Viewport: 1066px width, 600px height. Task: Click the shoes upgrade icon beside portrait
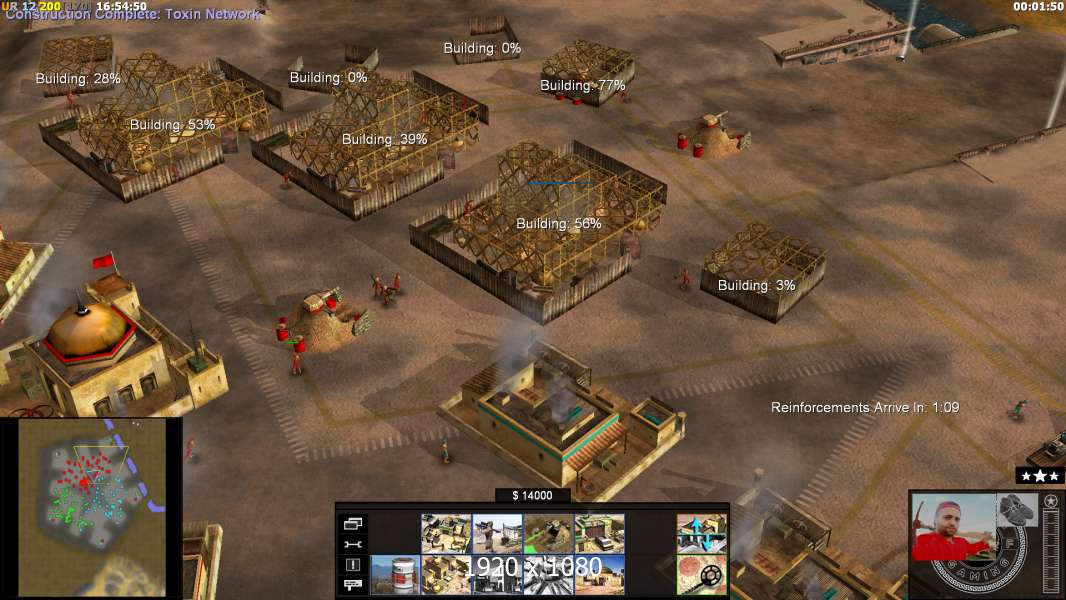1017,507
